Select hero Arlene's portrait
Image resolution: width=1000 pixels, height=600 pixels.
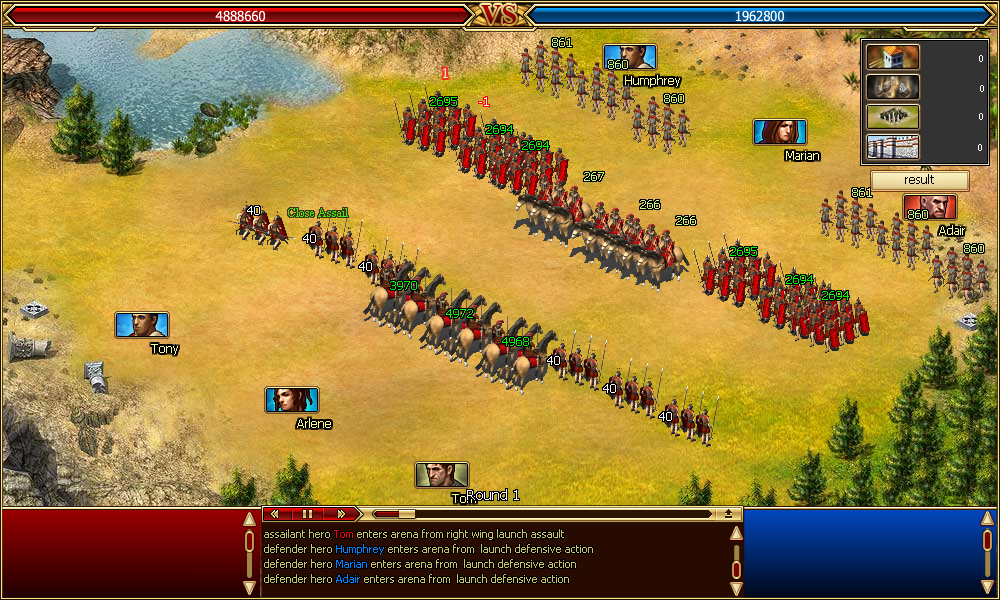pyautogui.click(x=292, y=400)
